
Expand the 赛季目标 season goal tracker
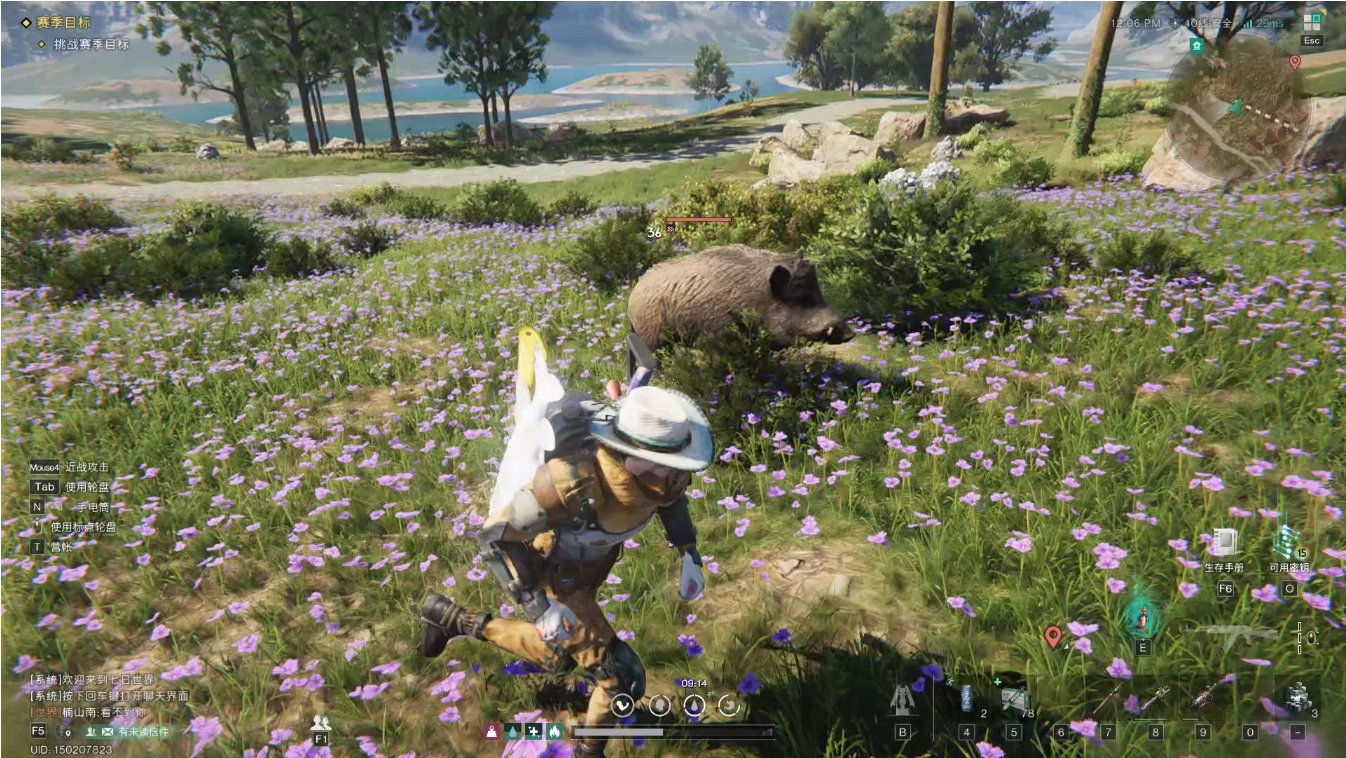[62, 21]
